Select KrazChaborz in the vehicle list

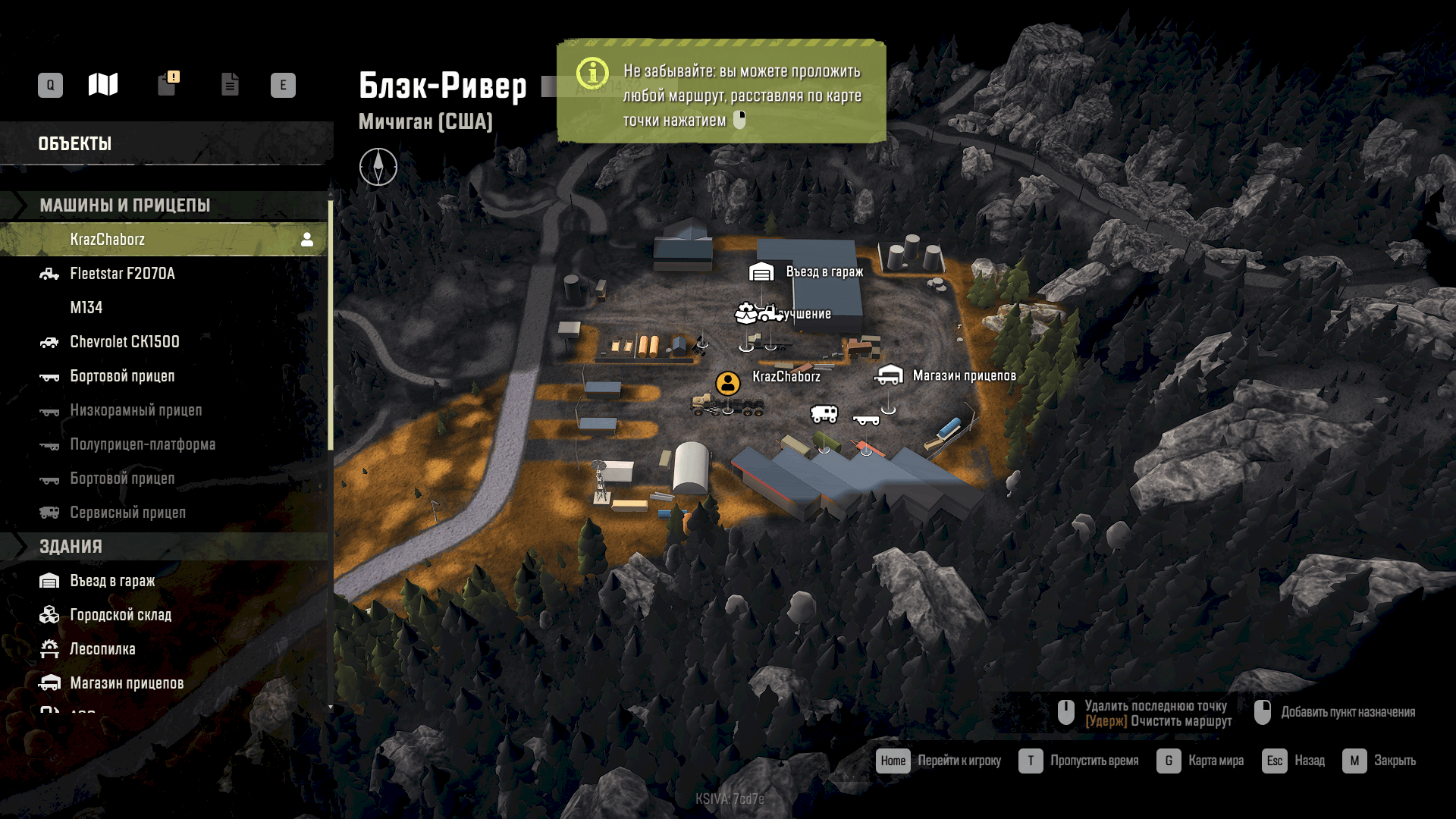click(x=108, y=240)
